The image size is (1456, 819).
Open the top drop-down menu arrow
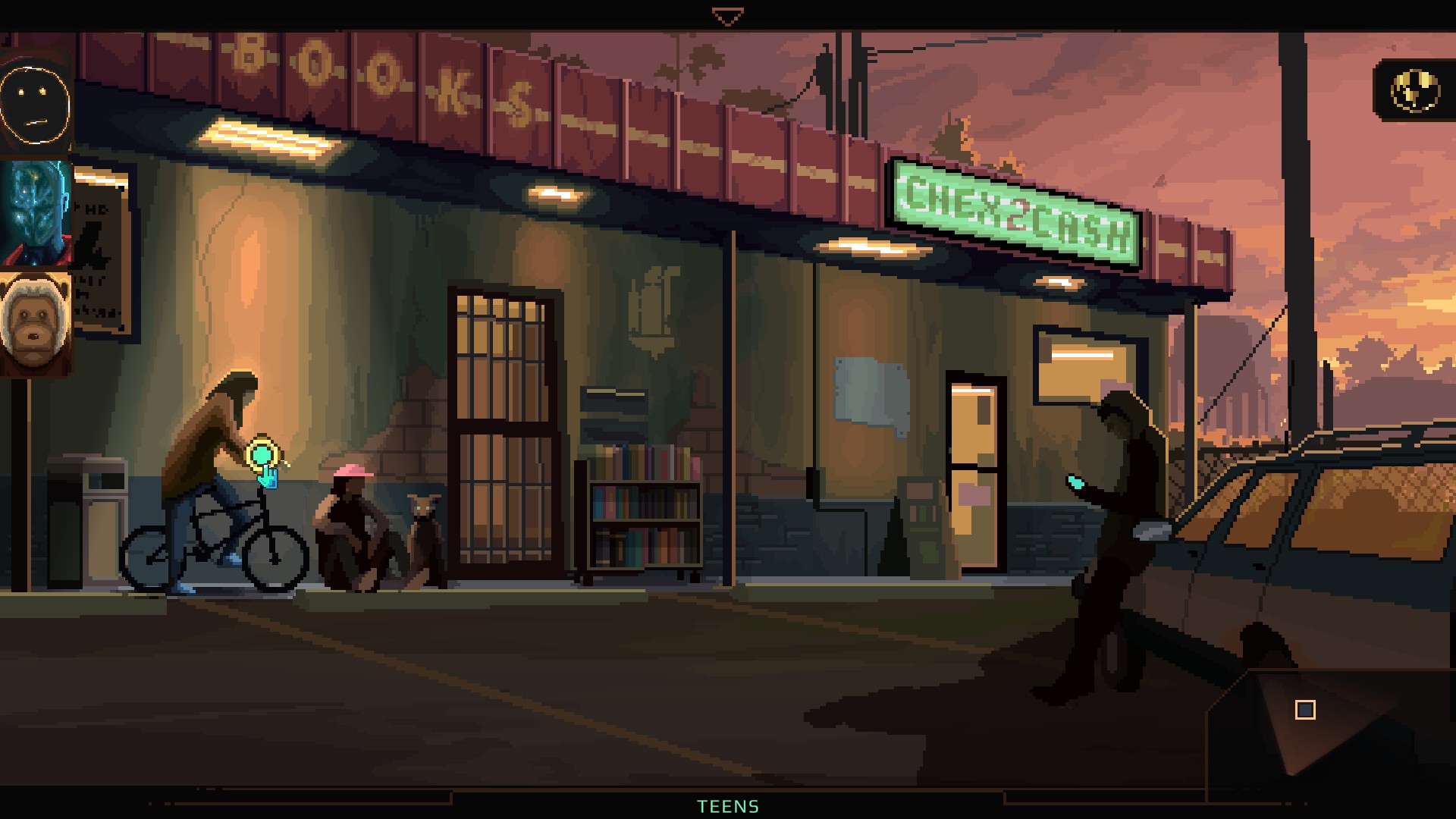pos(727,17)
